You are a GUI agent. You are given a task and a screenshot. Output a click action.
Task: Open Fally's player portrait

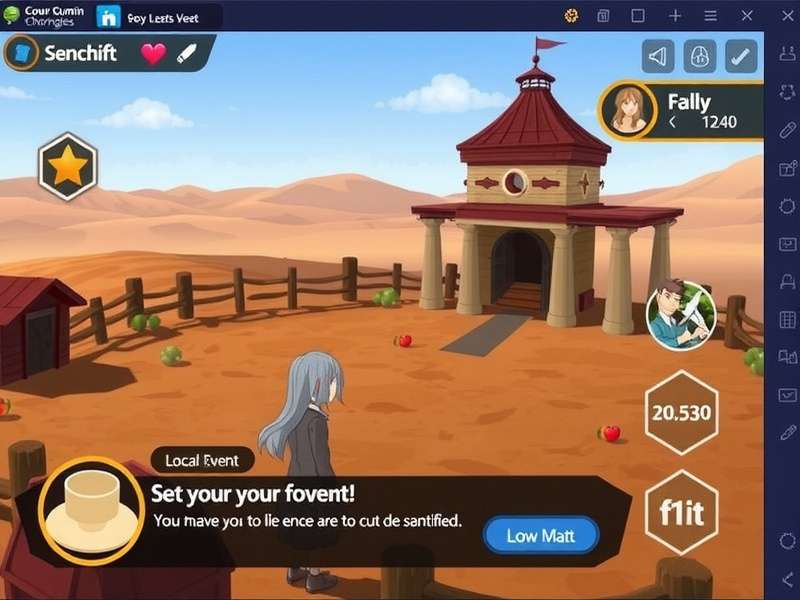point(627,109)
